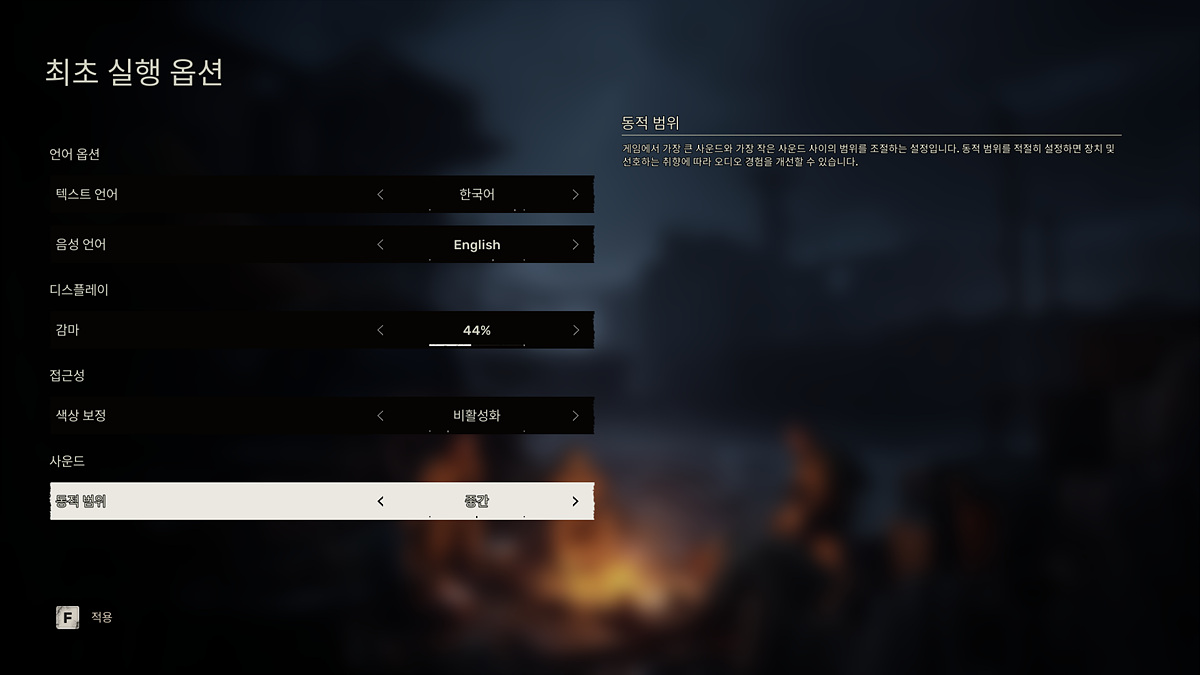Image resolution: width=1200 pixels, height=675 pixels.
Task: Click the left arrow for 텍스트 언어
Action: coord(380,194)
